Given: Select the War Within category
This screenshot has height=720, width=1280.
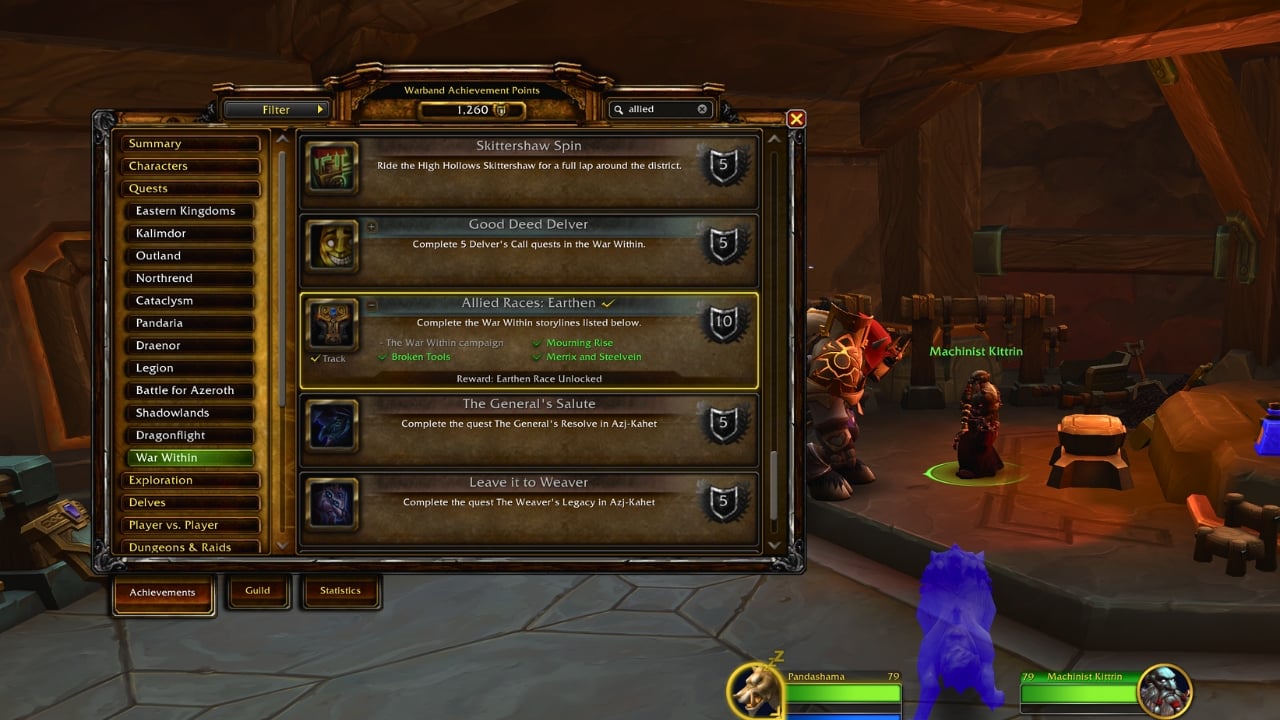Looking at the screenshot, I should [x=190, y=457].
